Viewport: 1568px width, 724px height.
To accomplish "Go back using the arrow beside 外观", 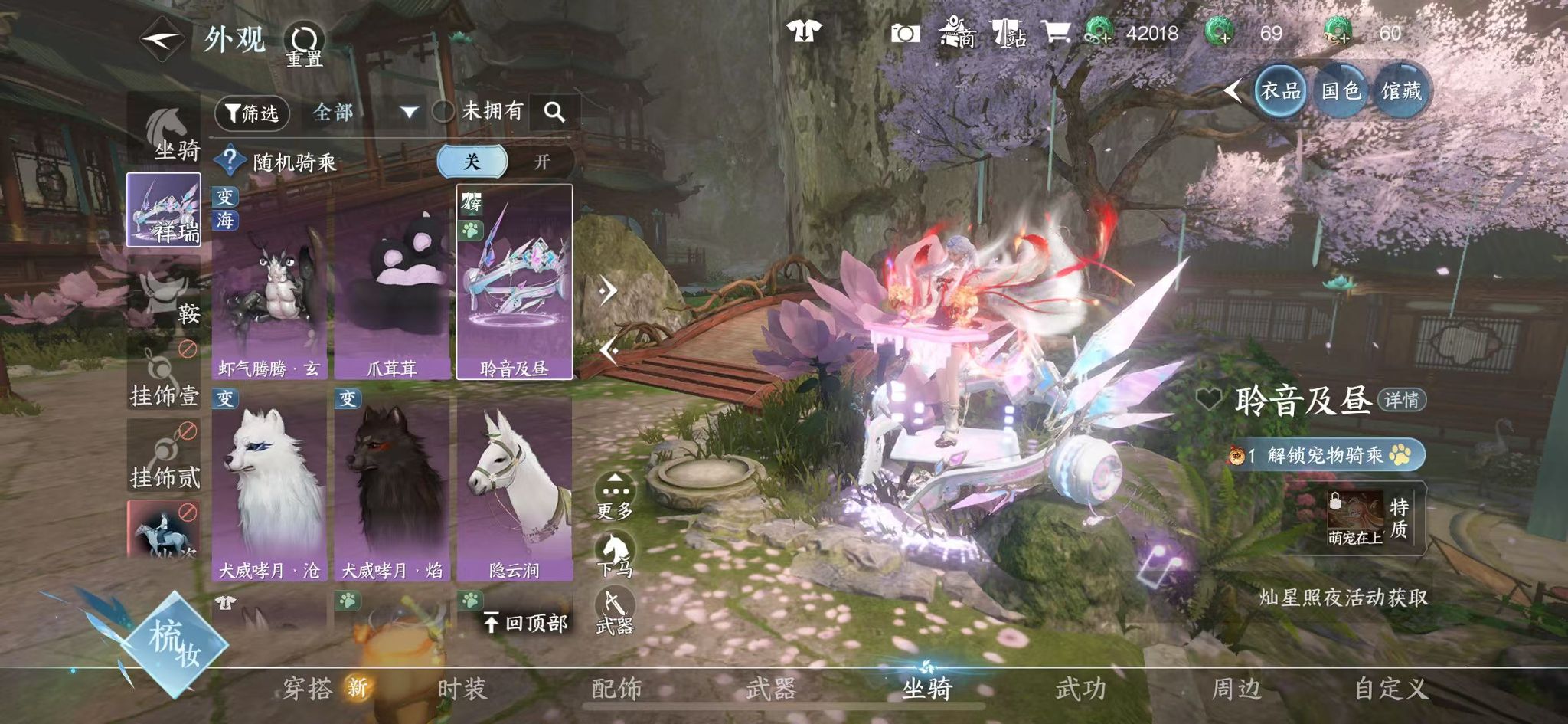I will [x=162, y=38].
